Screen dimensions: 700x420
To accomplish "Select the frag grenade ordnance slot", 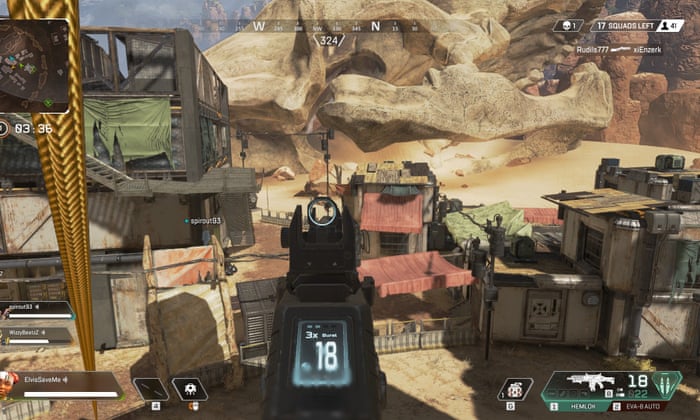I will click(515, 390).
